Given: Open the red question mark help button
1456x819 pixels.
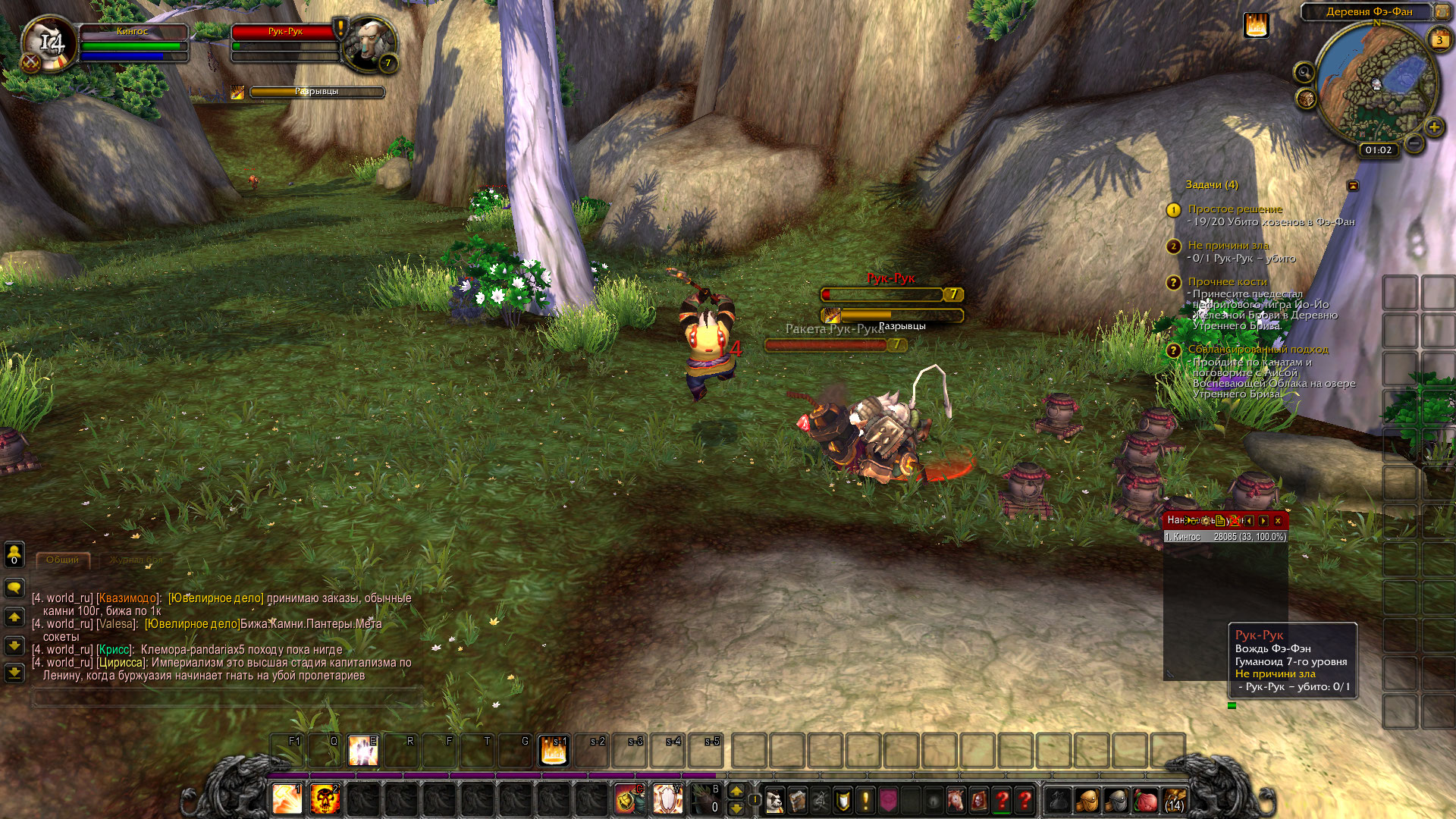Looking at the screenshot, I should click(x=1002, y=800).
